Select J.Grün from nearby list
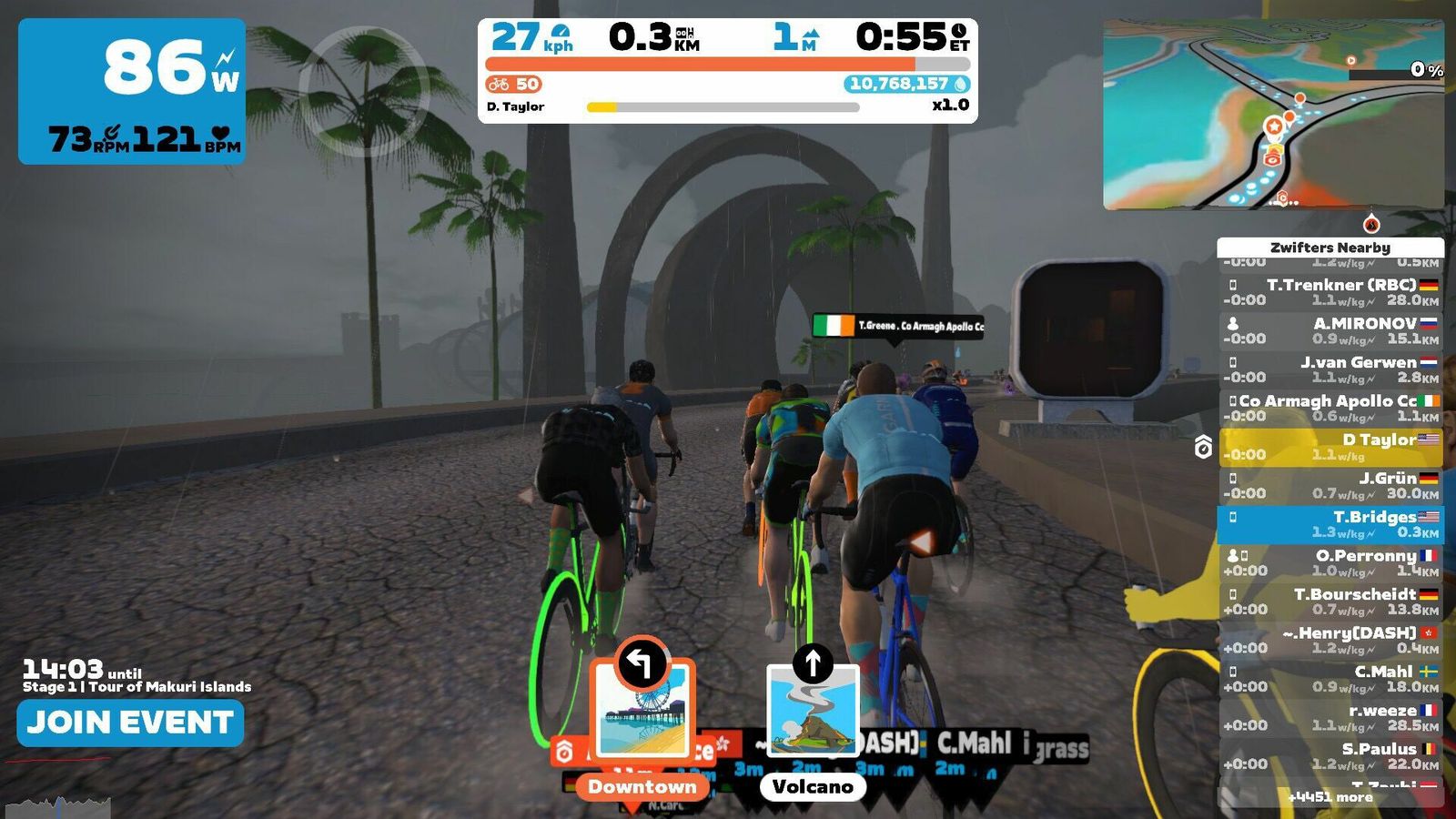This screenshot has height=819, width=1456. click(x=1330, y=485)
